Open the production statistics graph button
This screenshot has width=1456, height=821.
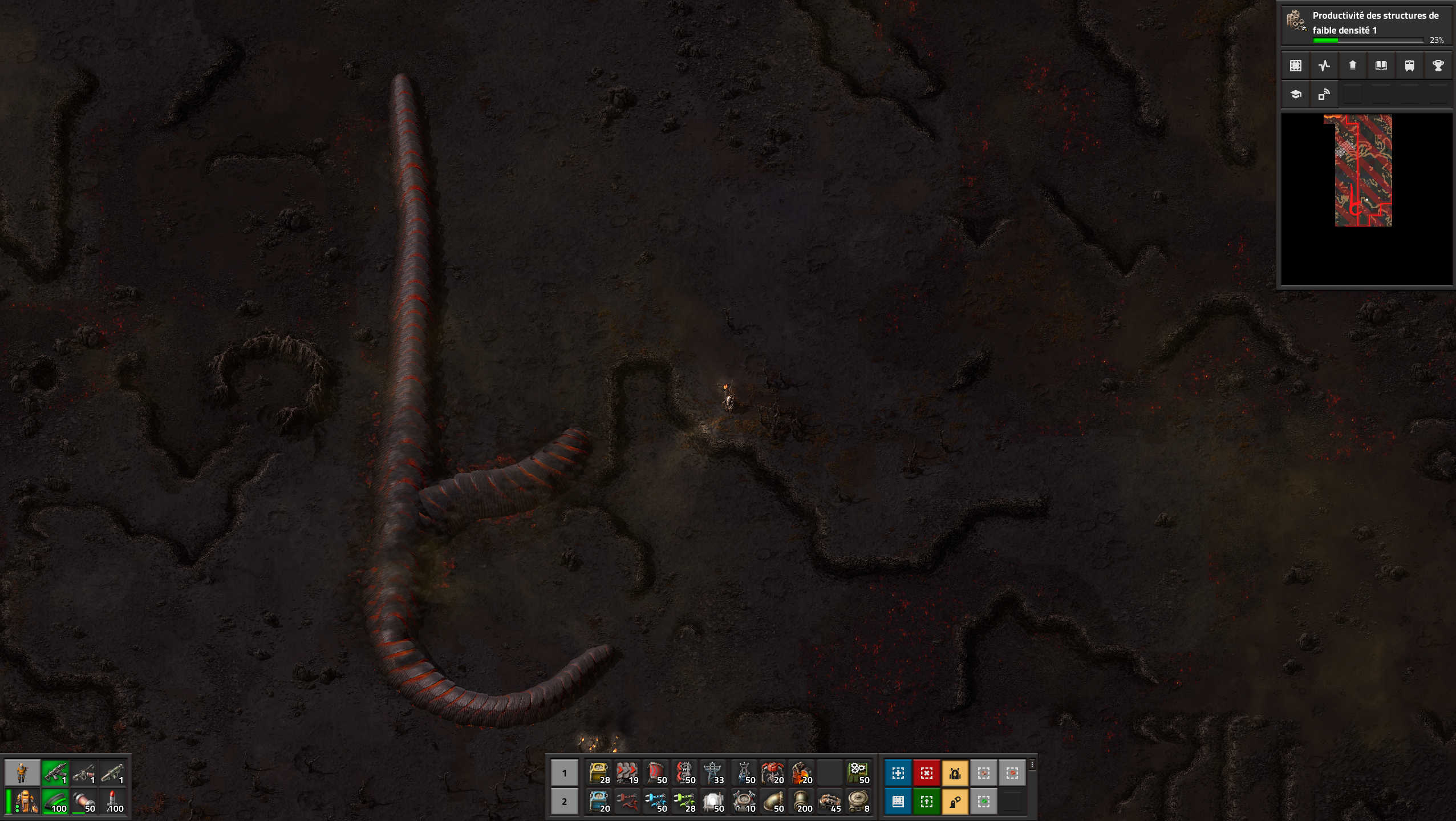[1324, 66]
